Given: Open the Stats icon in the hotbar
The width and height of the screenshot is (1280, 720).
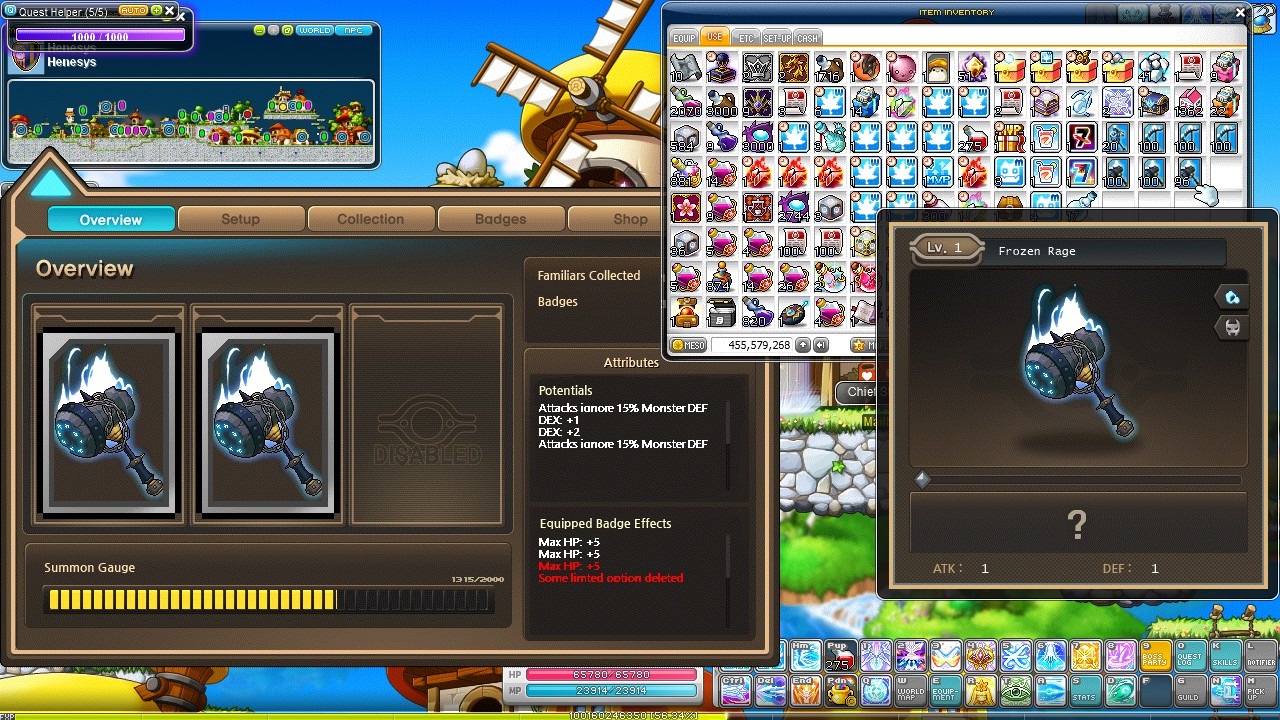Looking at the screenshot, I should (x=1085, y=690).
